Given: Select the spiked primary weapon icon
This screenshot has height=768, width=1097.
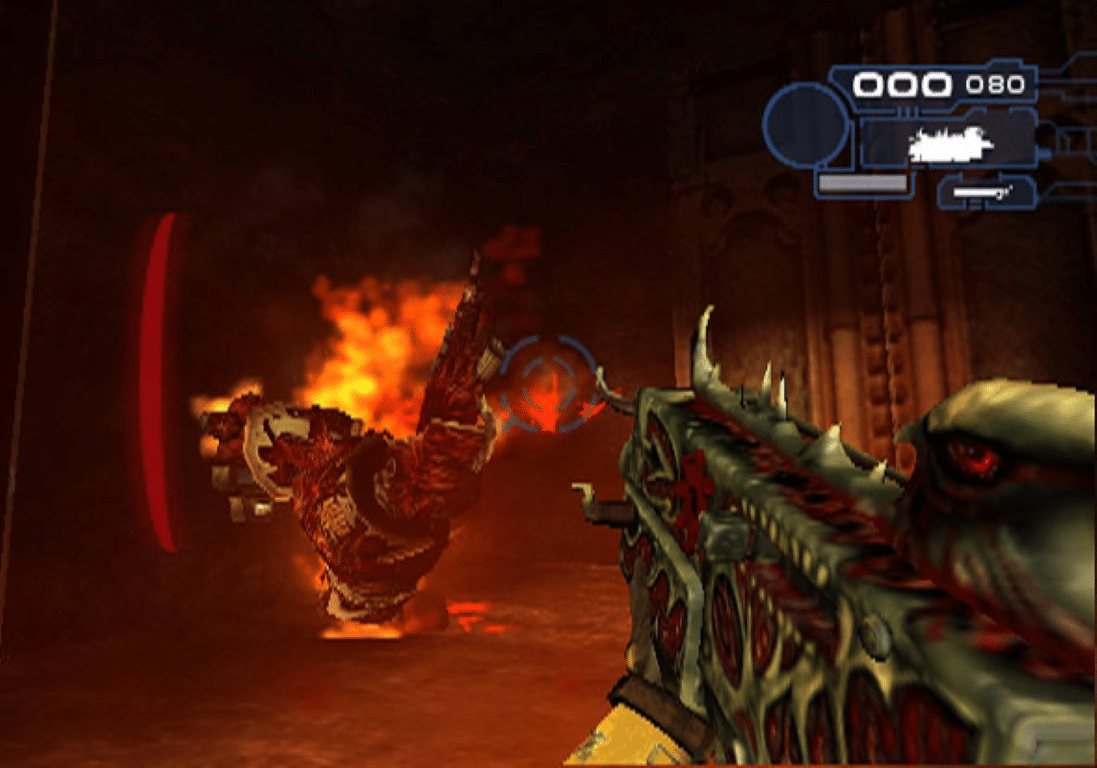Looking at the screenshot, I should (x=950, y=146).
